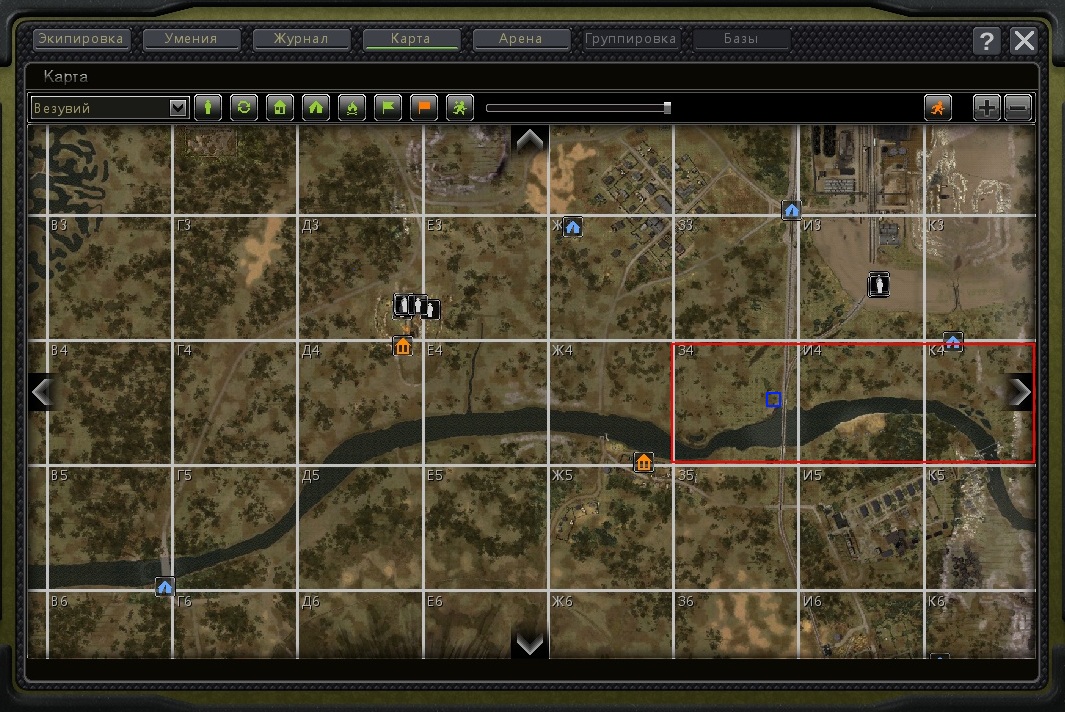1065x712 pixels.
Task: Click the orange running man button
Action: [938, 108]
